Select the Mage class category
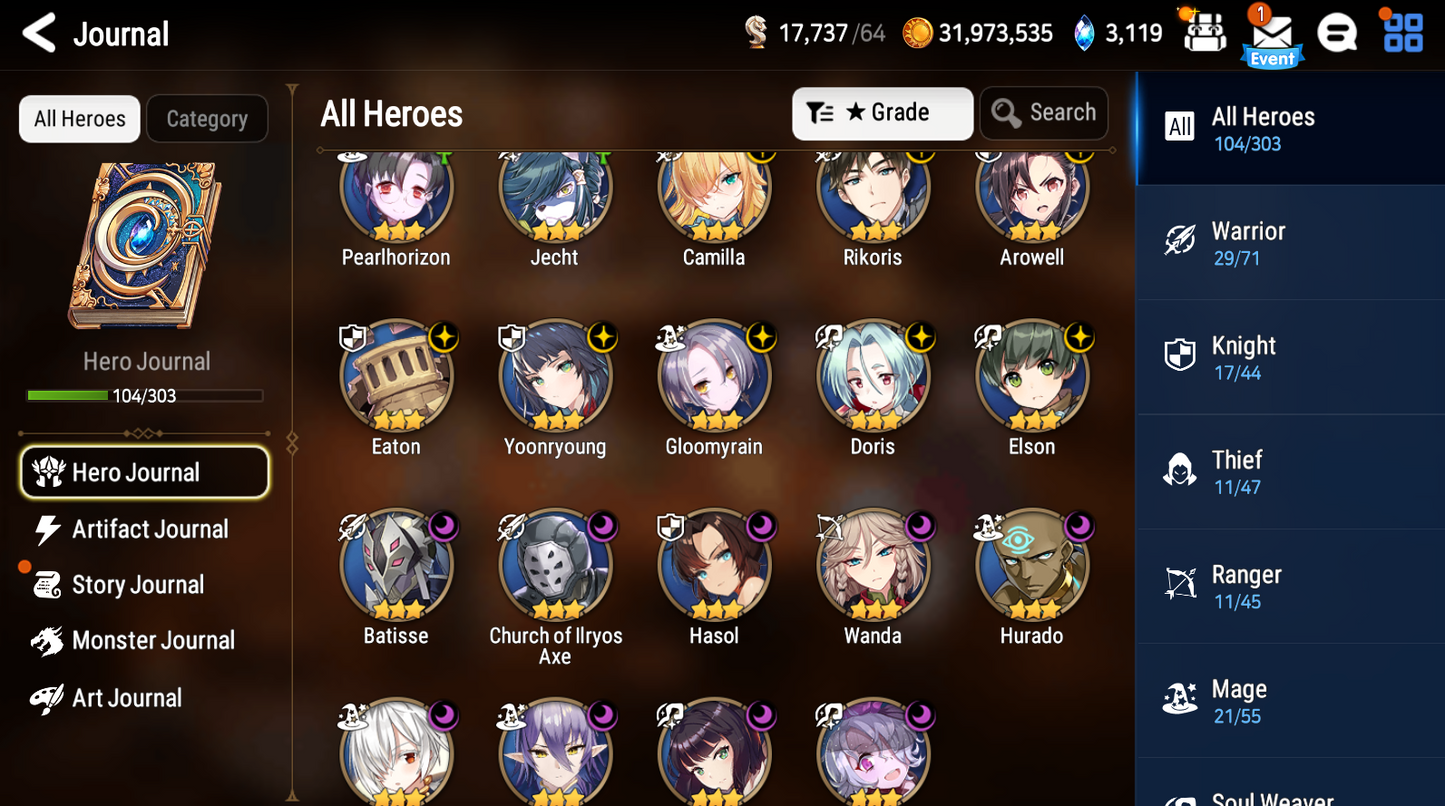 1289,700
